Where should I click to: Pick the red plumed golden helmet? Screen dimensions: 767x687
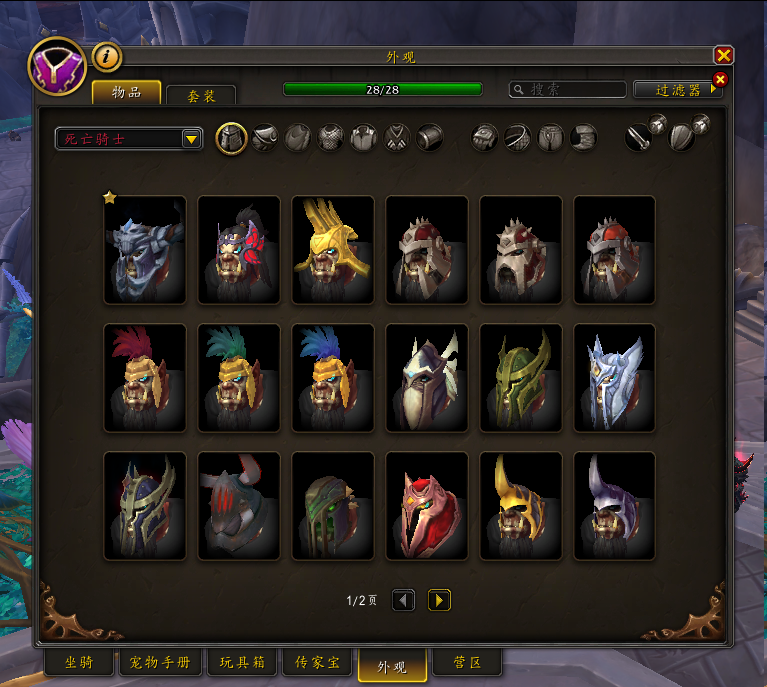[145, 377]
